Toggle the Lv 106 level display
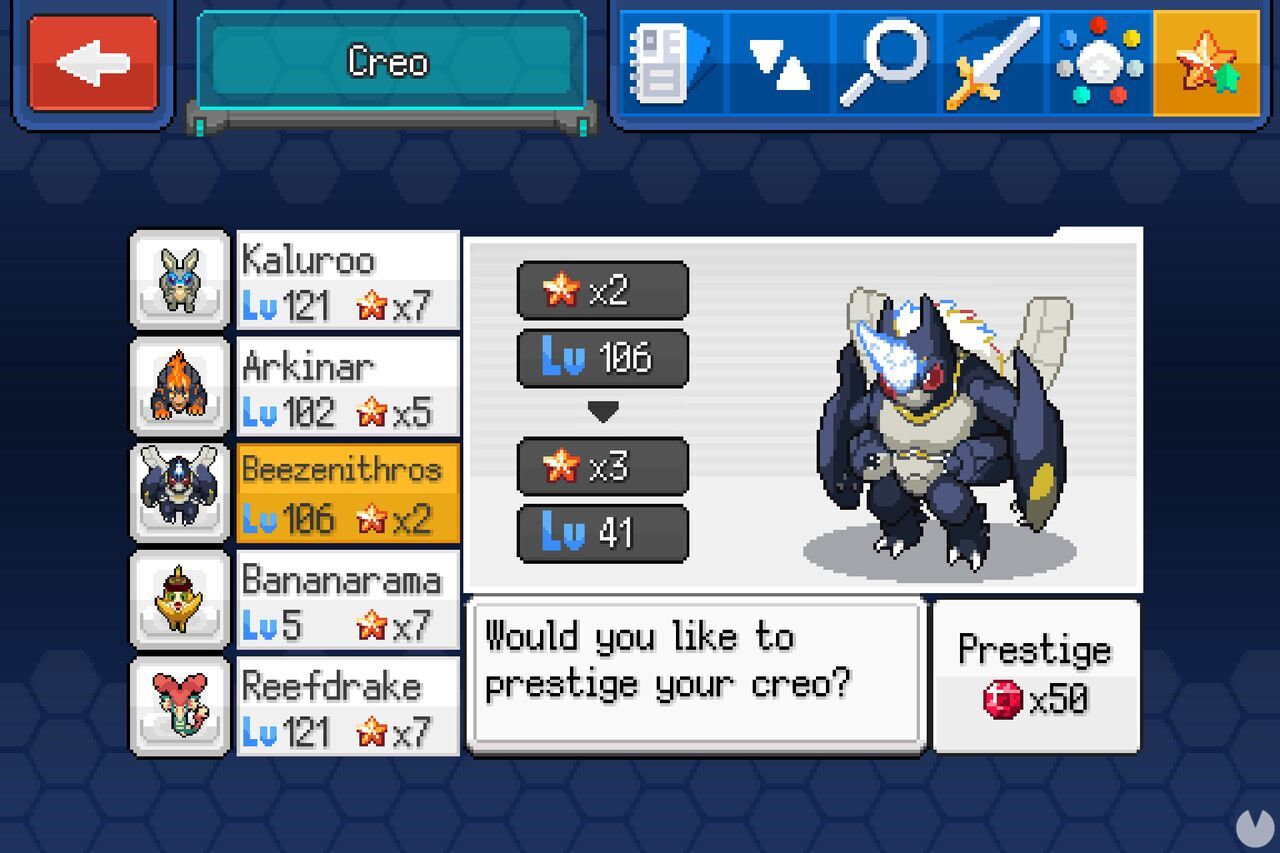Screen dimensions: 1280x853 pos(603,357)
